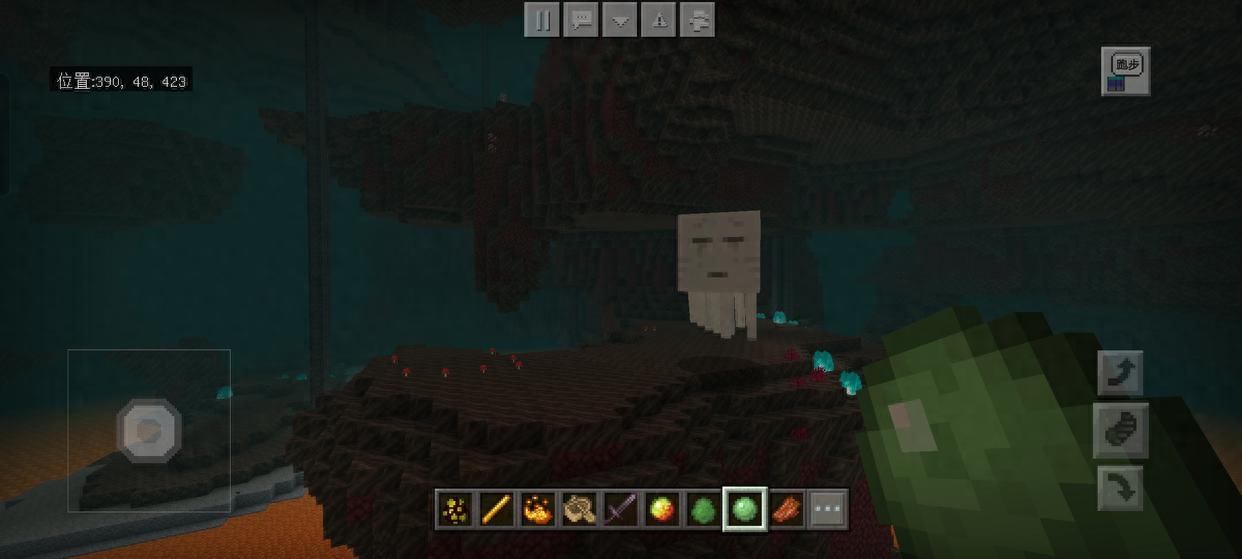The height and width of the screenshot is (559, 1242).
Task: Select the glowstone dust hotbar slot
Action: click(x=455, y=510)
